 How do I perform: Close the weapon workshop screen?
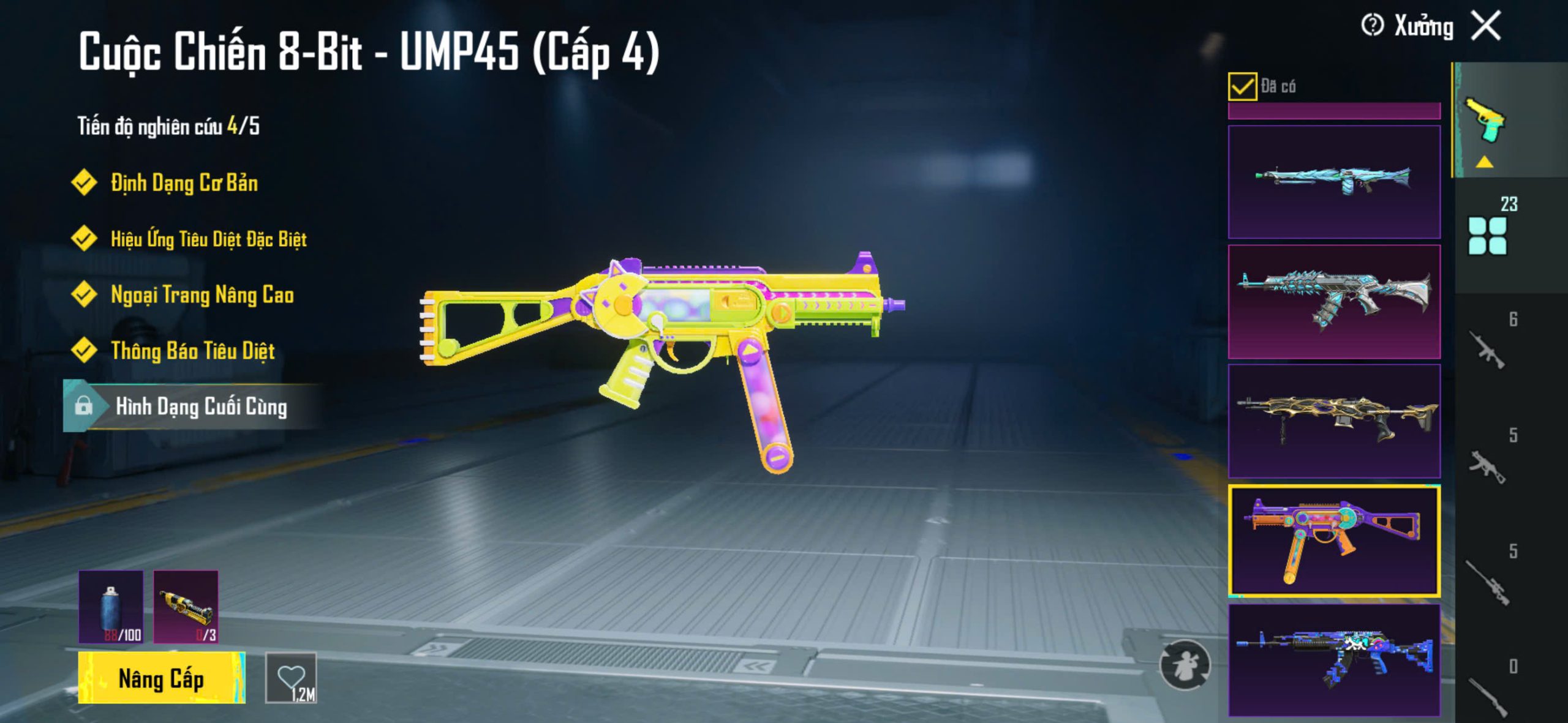coord(1486,26)
